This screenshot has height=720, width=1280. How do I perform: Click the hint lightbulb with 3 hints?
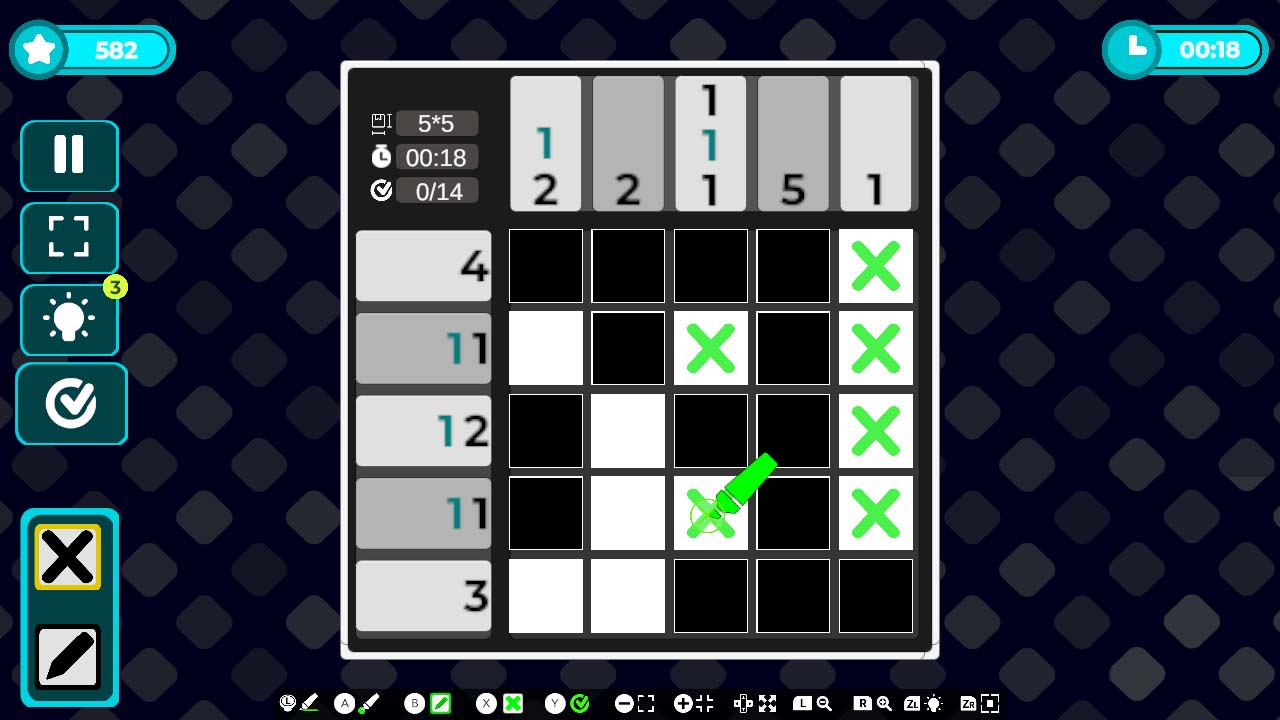coord(68,320)
